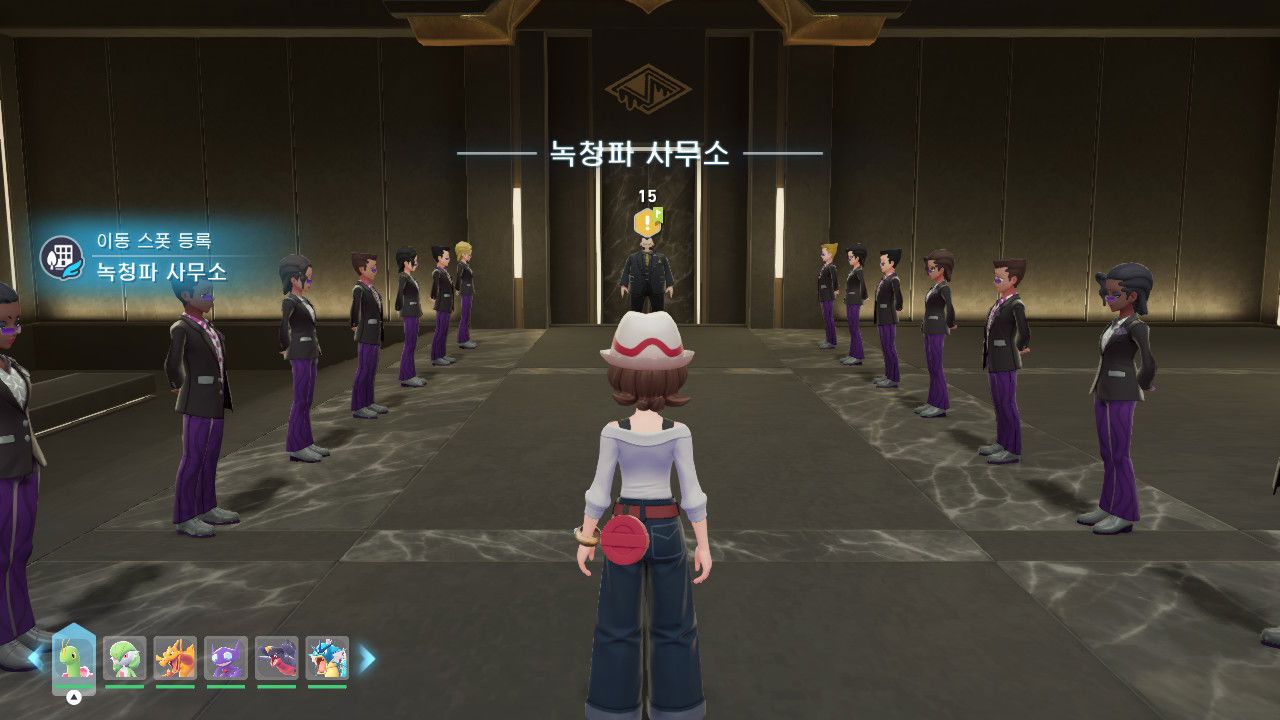Click the left arrow beside the party bar
This screenshot has height=720, width=1280.
(35, 658)
